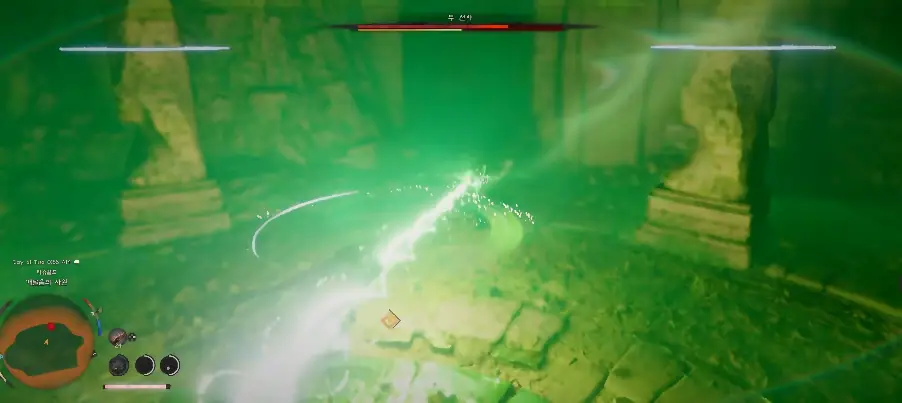Click the yellow player arrow on minimap
This screenshot has width=902, height=403.
(44, 342)
